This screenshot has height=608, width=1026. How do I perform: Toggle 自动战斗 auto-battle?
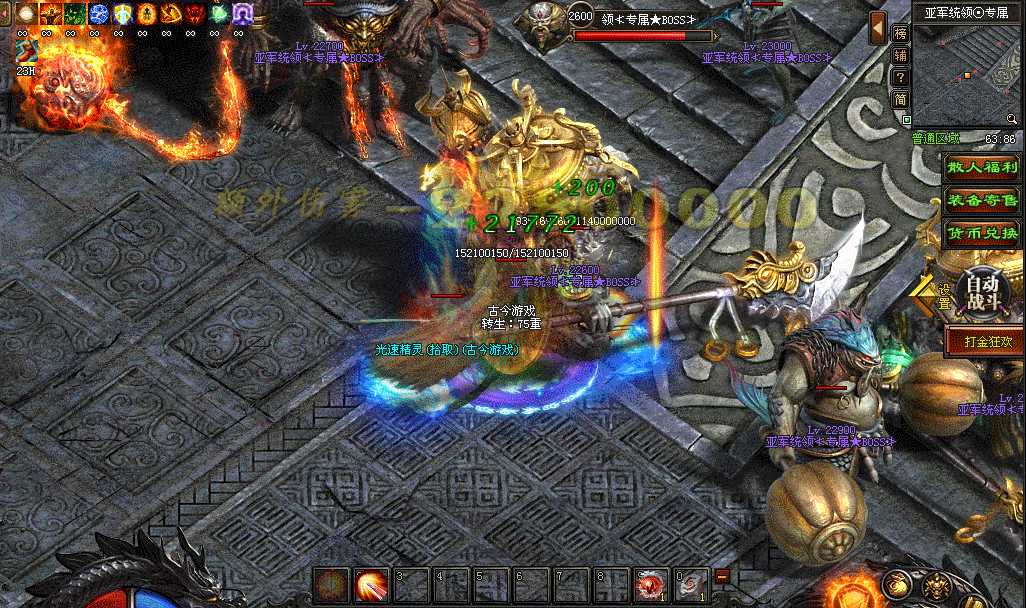pos(981,293)
